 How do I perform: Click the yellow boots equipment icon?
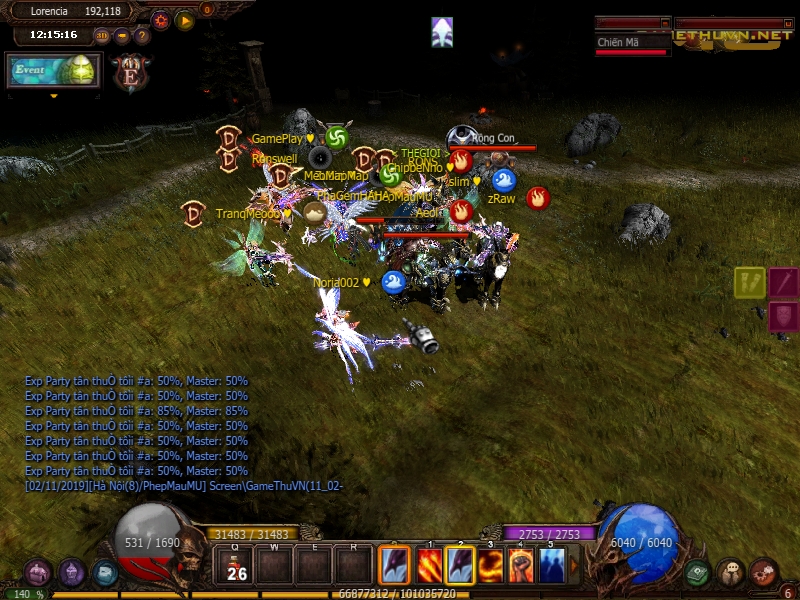coord(750,283)
